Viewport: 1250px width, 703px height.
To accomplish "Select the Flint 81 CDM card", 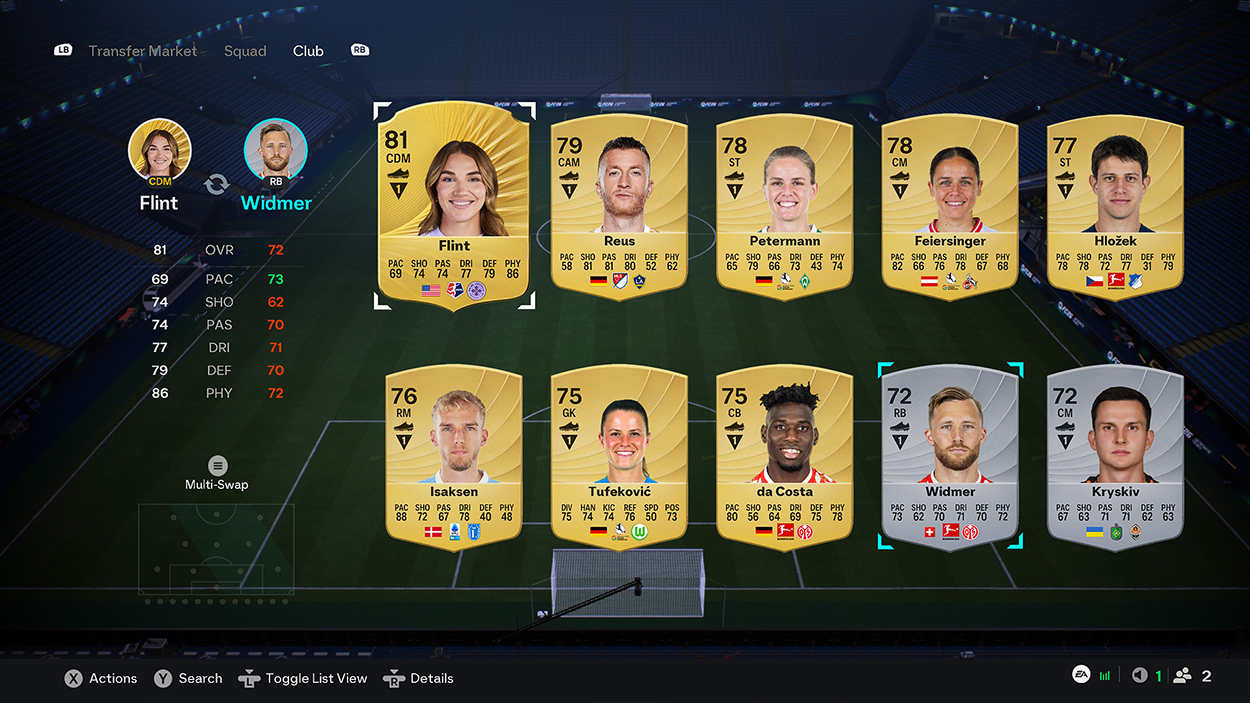I will [454, 205].
